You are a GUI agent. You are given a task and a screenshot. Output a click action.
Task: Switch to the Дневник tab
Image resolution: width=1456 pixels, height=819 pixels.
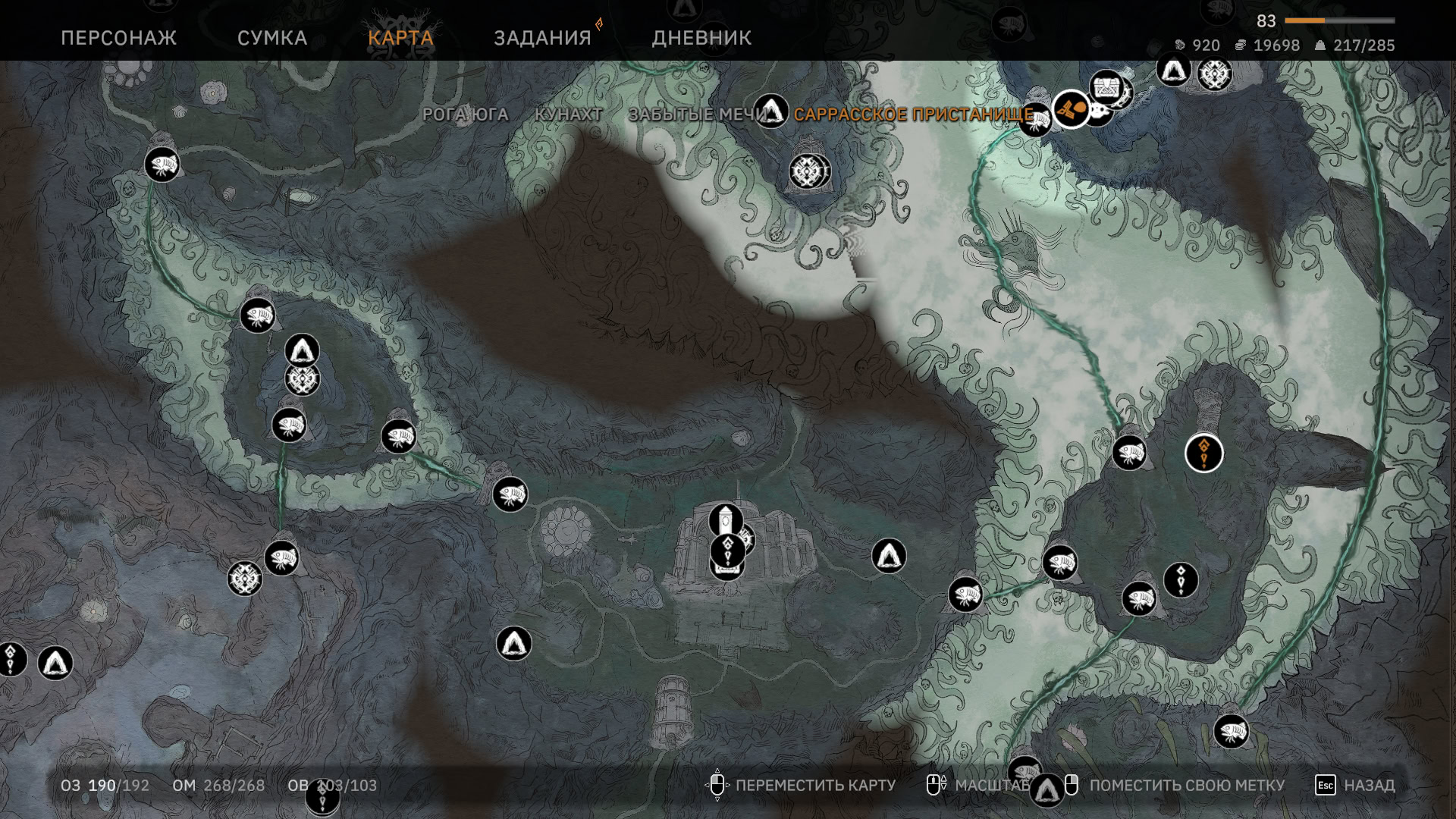[701, 38]
